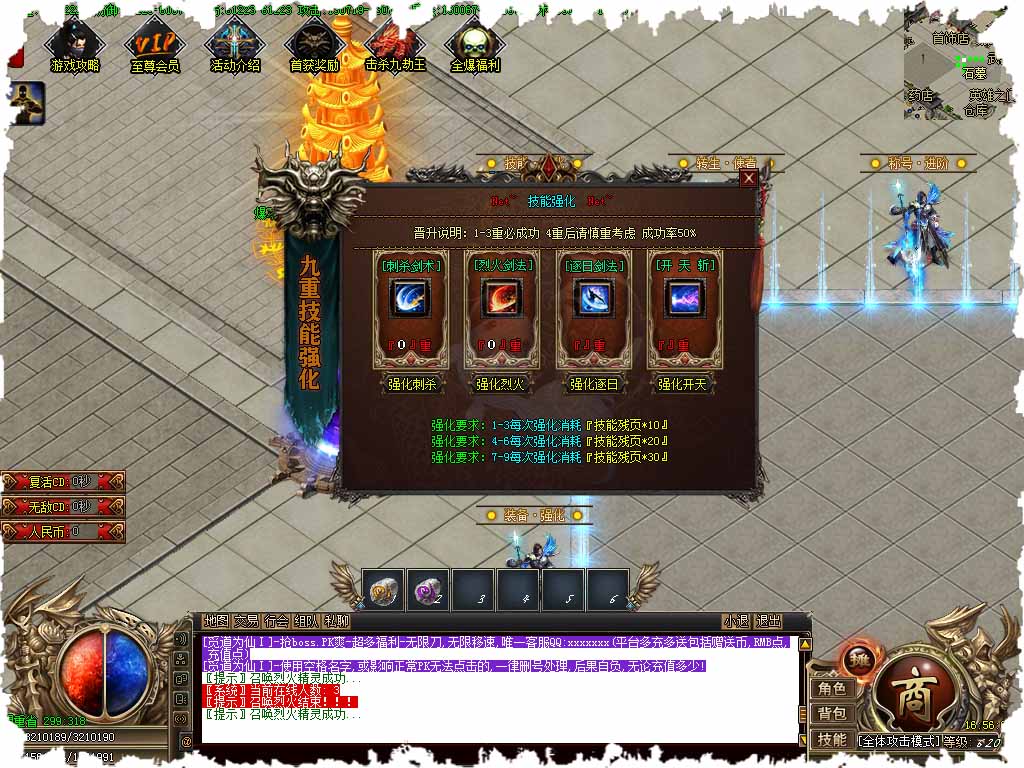The width and height of the screenshot is (1024, 768).
Task: Click the 退出 exit button
Action: click(x=768, y=621)
